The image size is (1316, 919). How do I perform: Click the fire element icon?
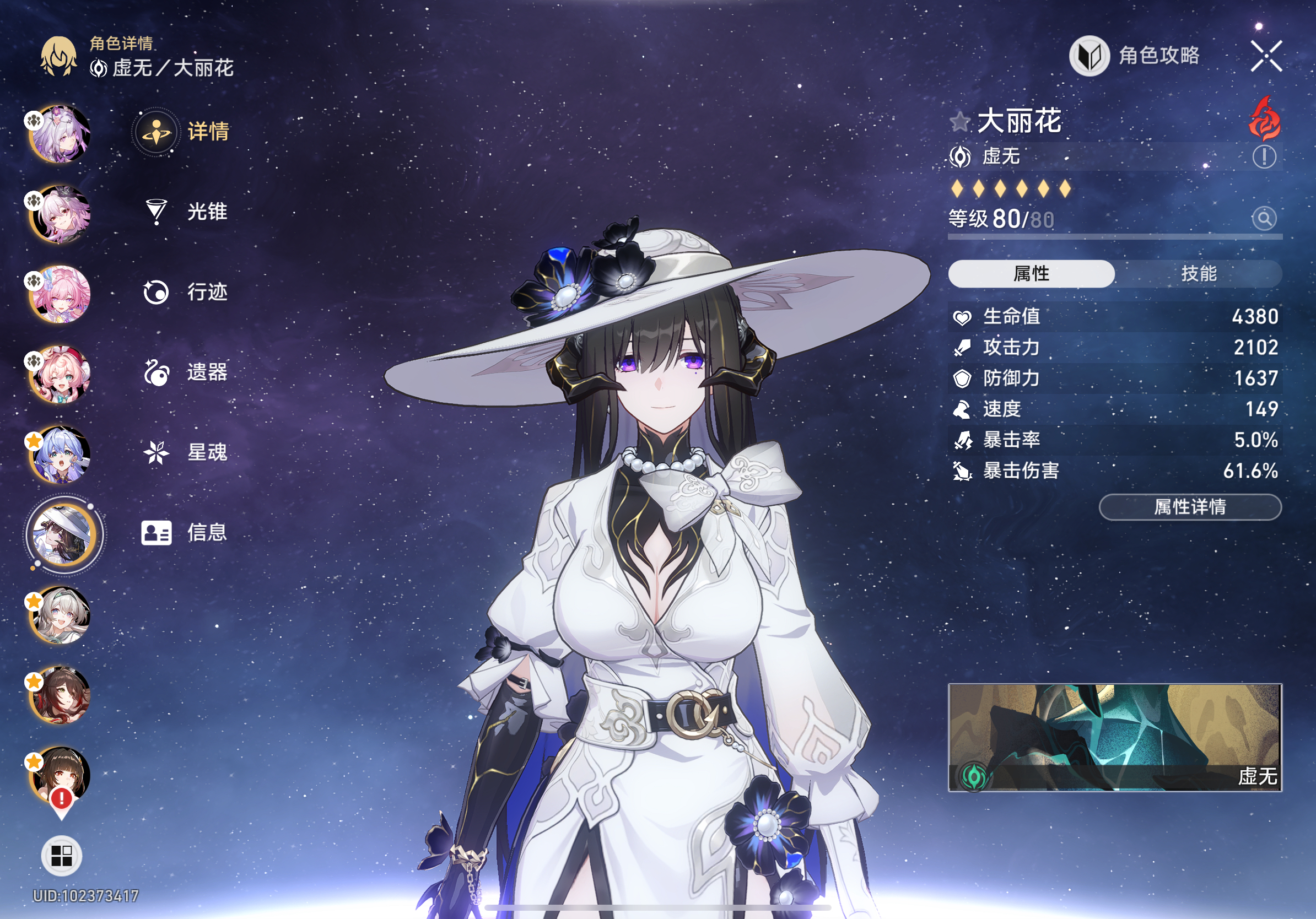[1265, 119]
